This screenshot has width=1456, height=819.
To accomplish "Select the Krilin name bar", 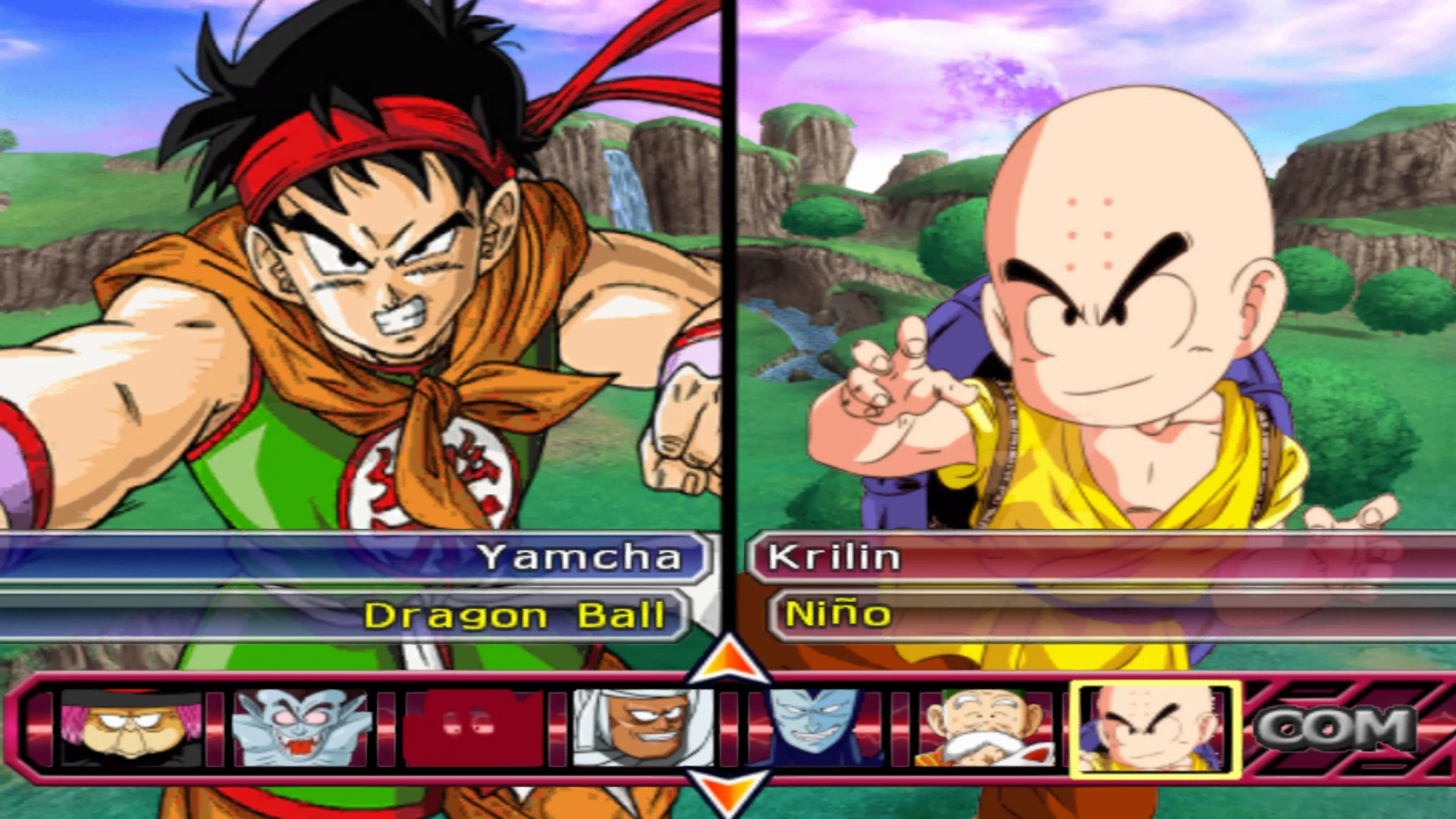I will 1097,557.
